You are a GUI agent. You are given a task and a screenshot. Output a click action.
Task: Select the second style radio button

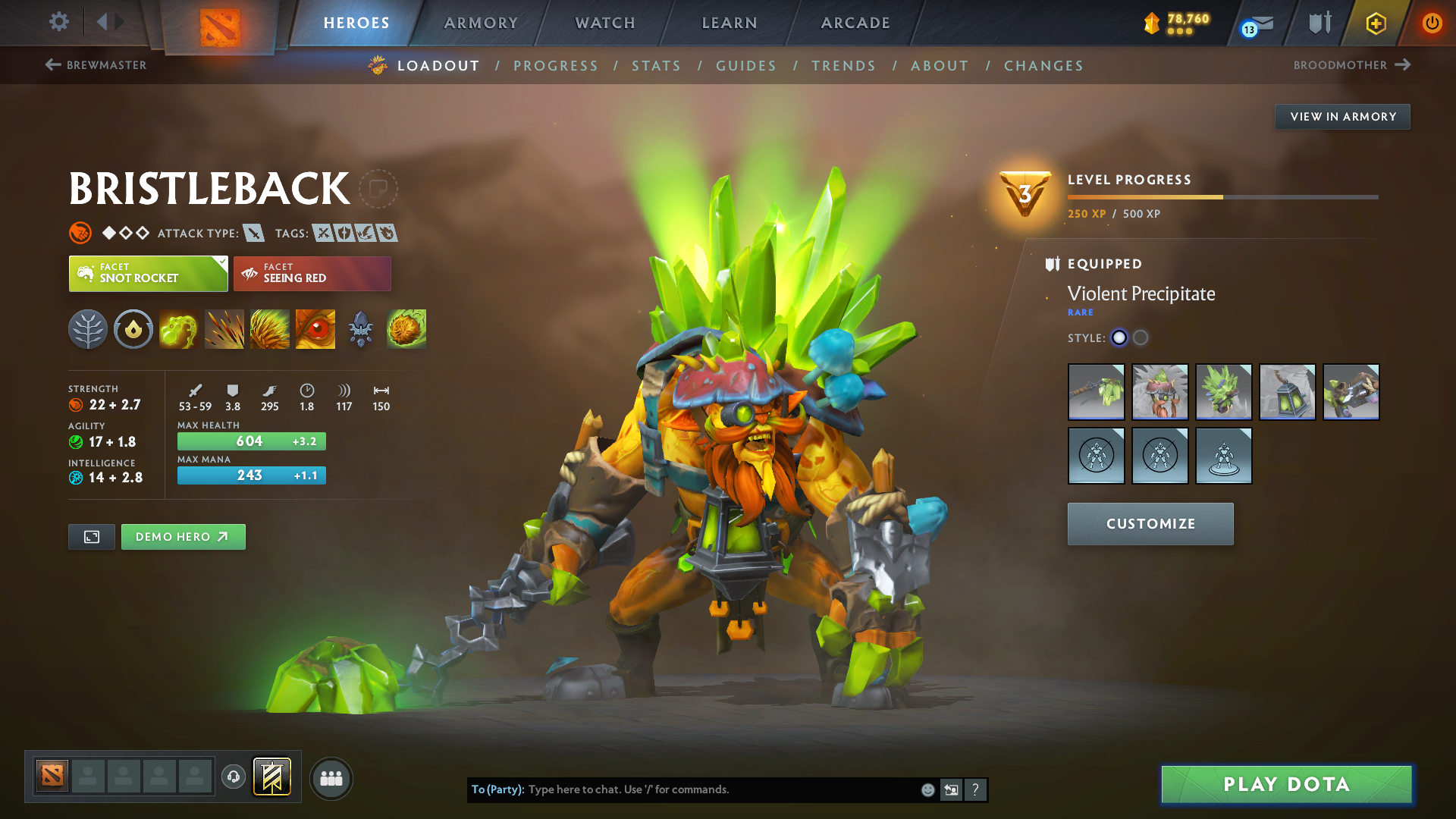coord(1140,338)
